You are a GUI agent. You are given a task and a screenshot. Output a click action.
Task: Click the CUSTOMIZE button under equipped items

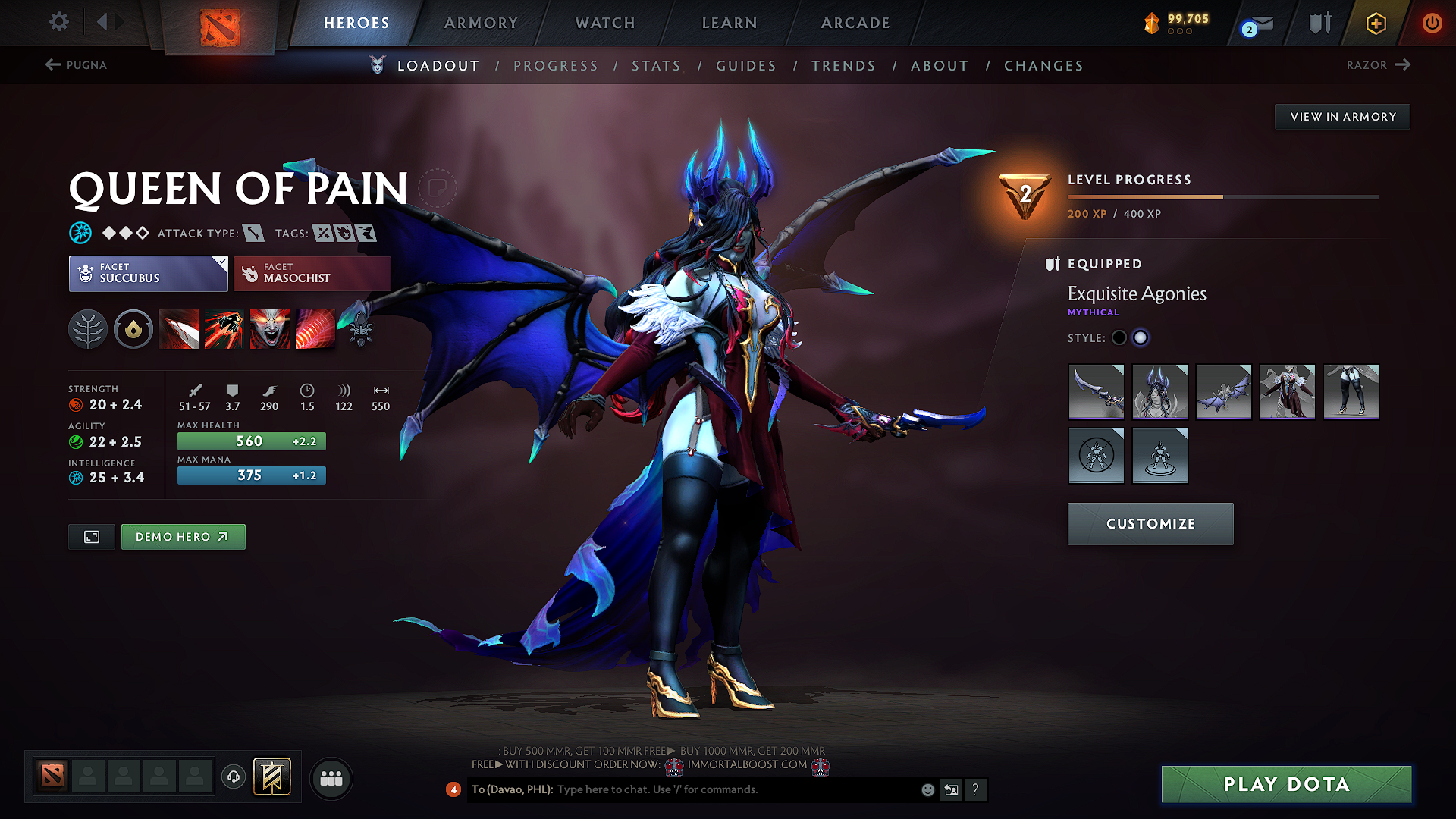(1150, 523)
